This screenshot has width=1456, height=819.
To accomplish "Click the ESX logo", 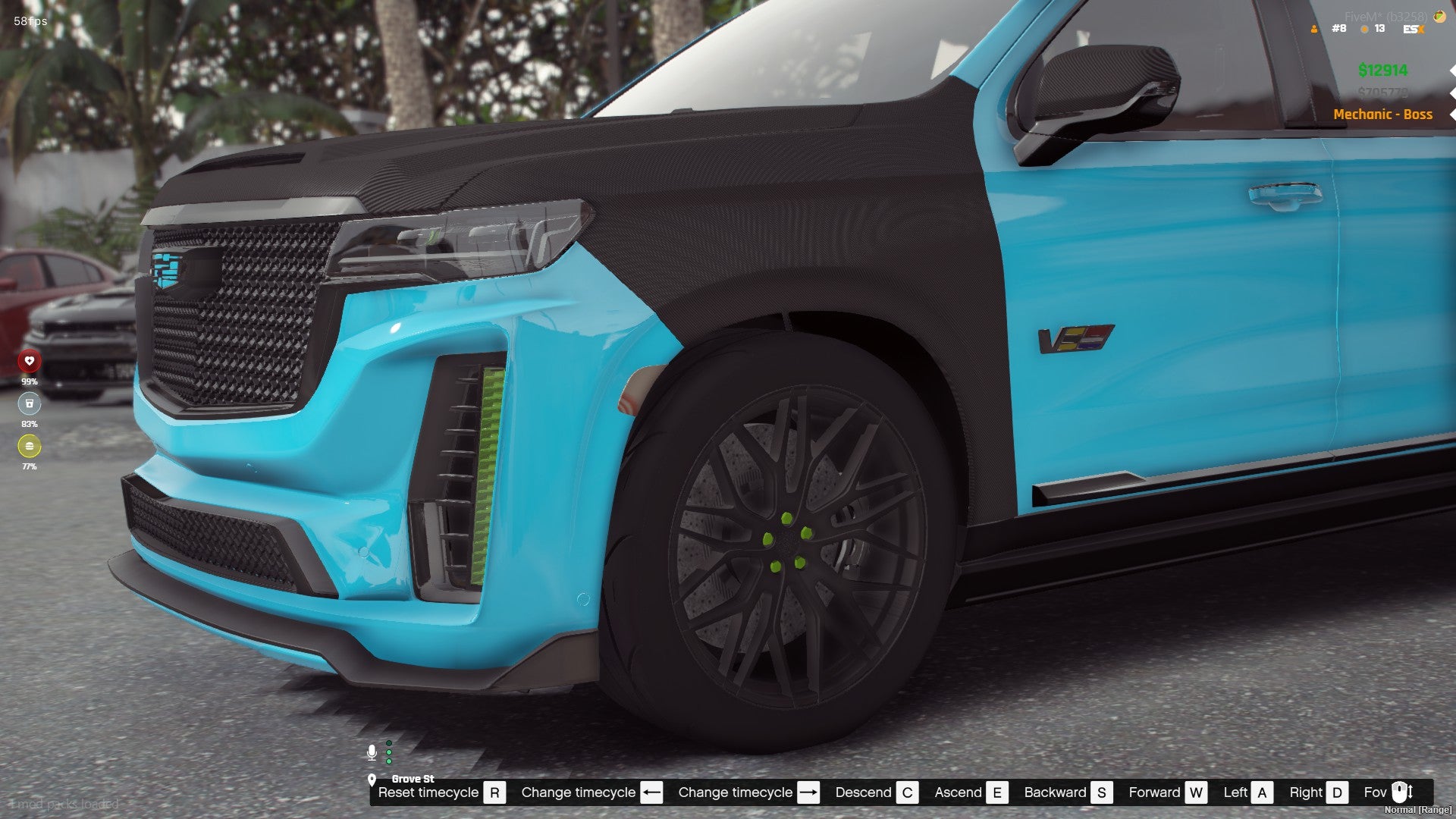I will 1414,29.
